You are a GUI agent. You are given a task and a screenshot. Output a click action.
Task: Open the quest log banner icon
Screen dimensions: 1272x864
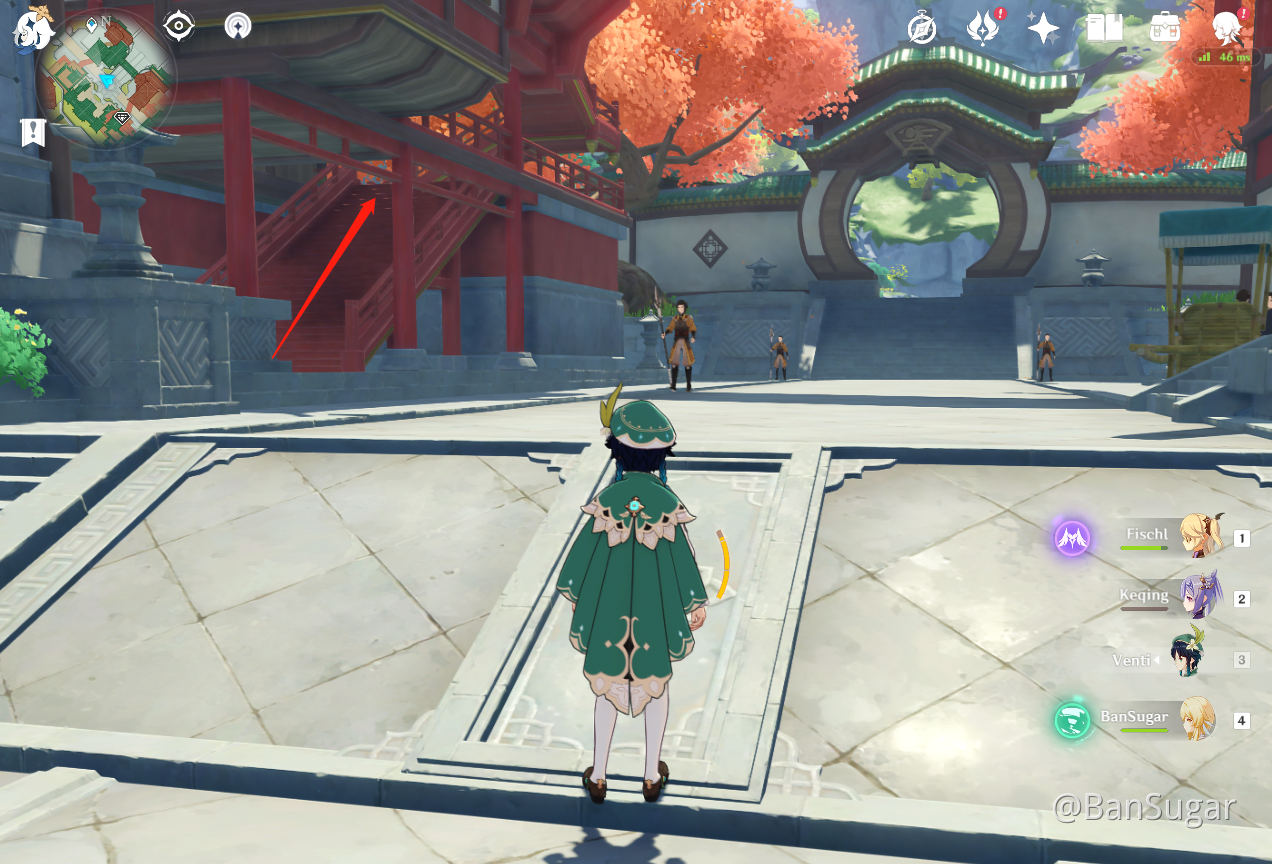33,131
